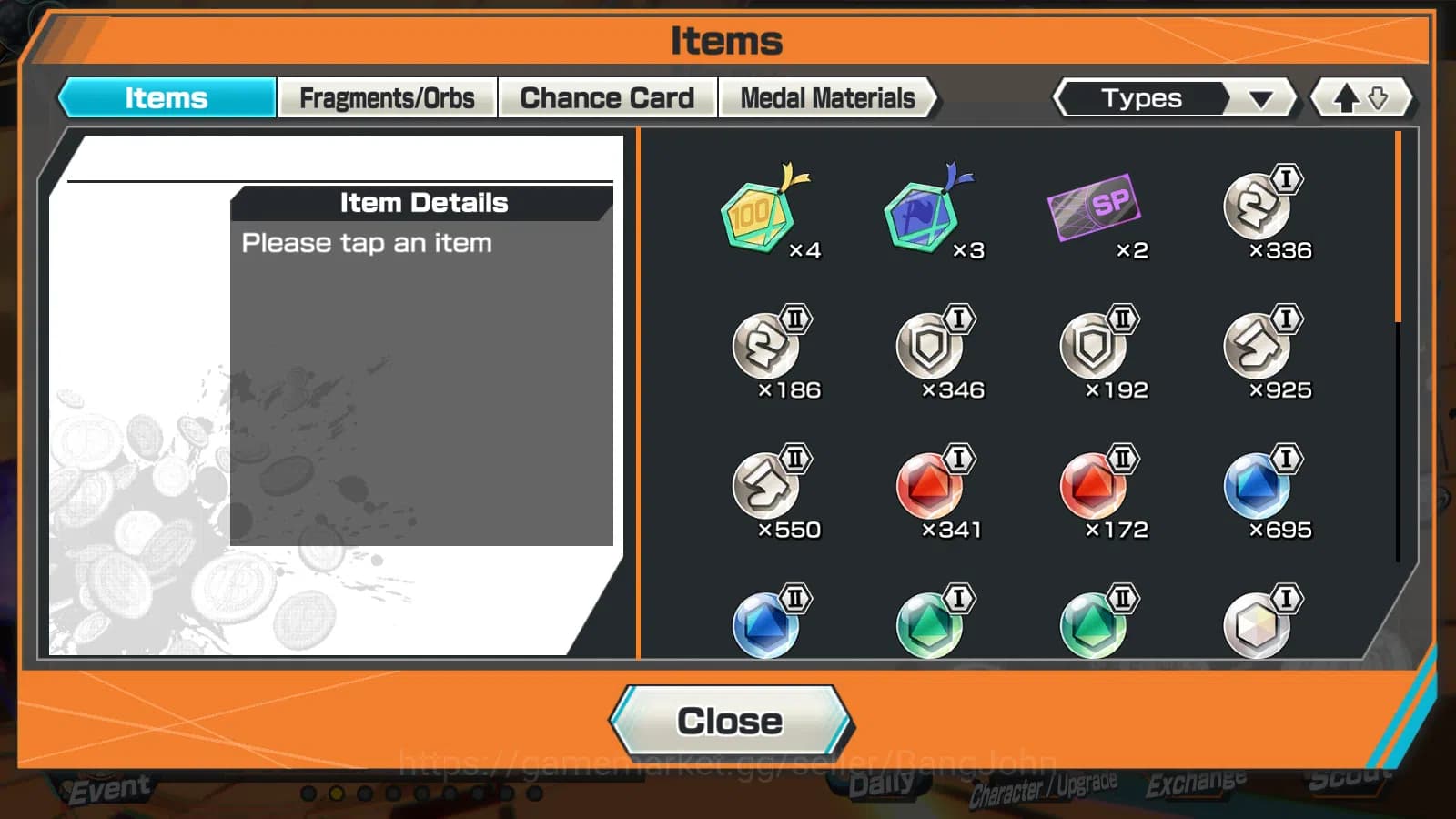Viewport: 1456px width, 819px height.
Task: Switch to the Medal Materials tab
Action: [x=826, y=97]
